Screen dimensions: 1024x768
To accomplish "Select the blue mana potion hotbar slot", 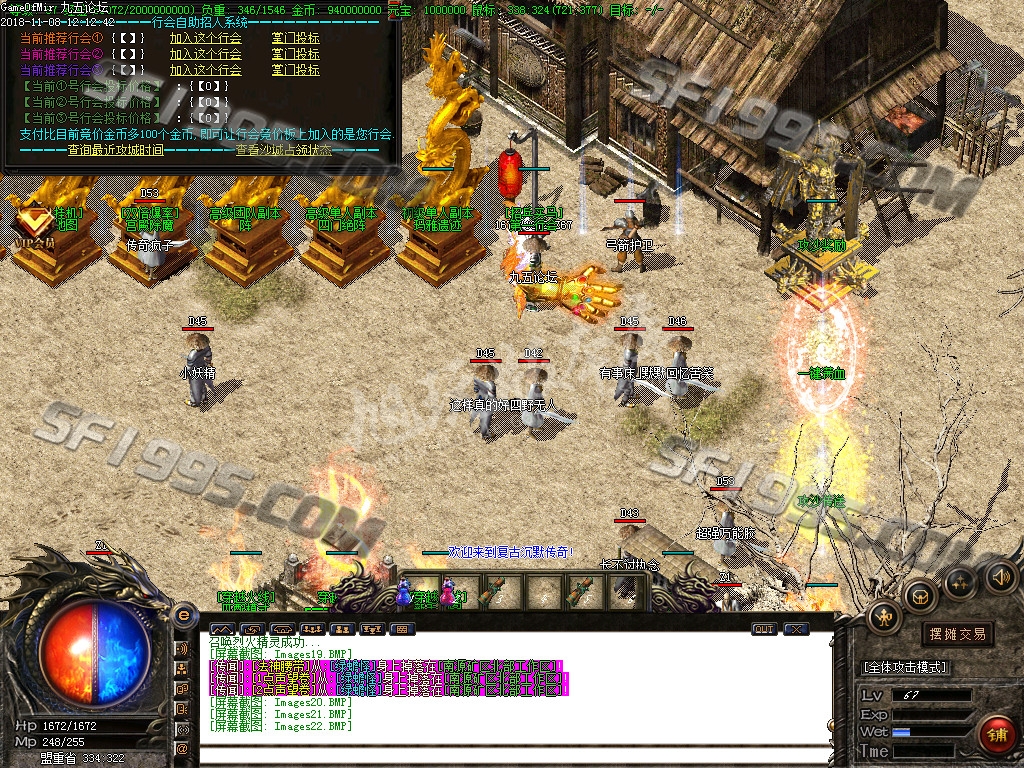I will tap(405, 592).
